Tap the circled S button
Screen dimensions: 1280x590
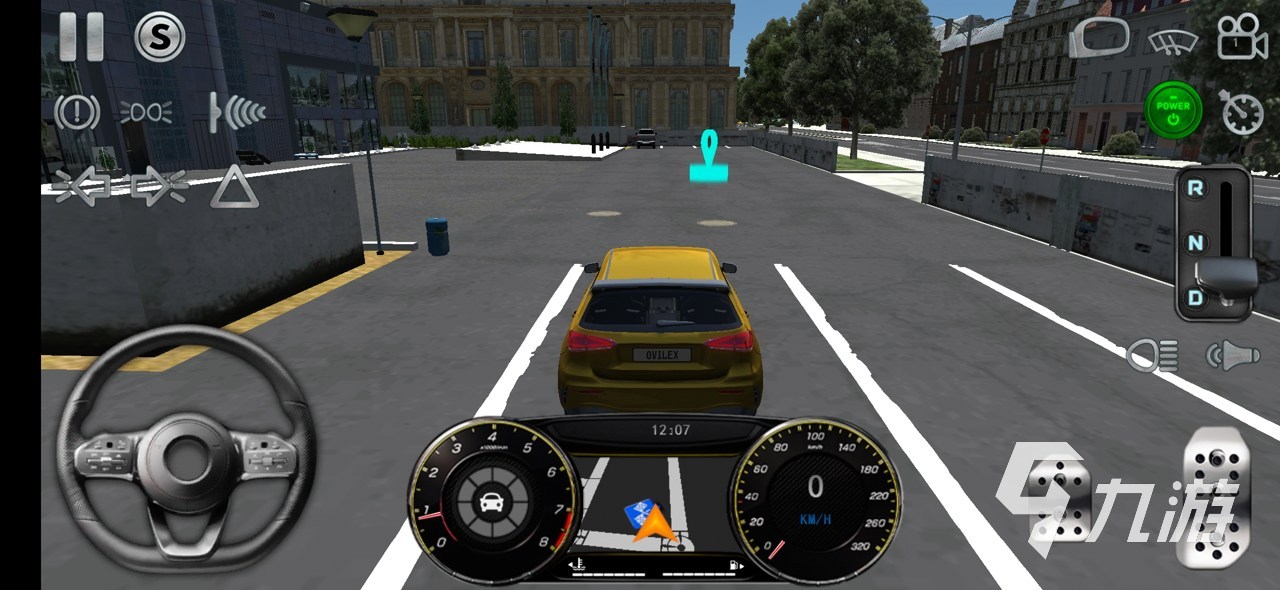point(159,37)
